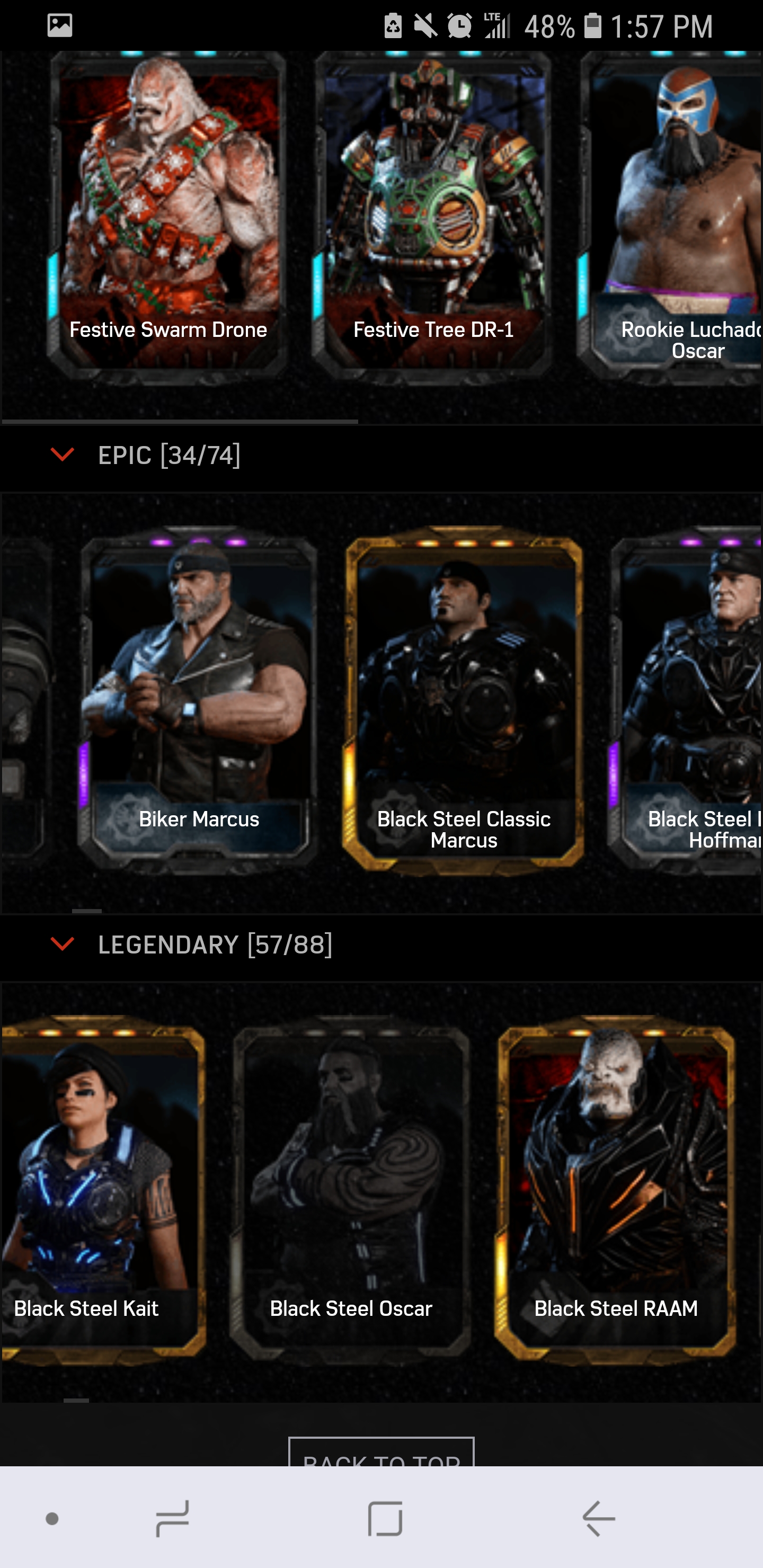
Task: Open the Android recent apps button
Action: pos(172,1518)
